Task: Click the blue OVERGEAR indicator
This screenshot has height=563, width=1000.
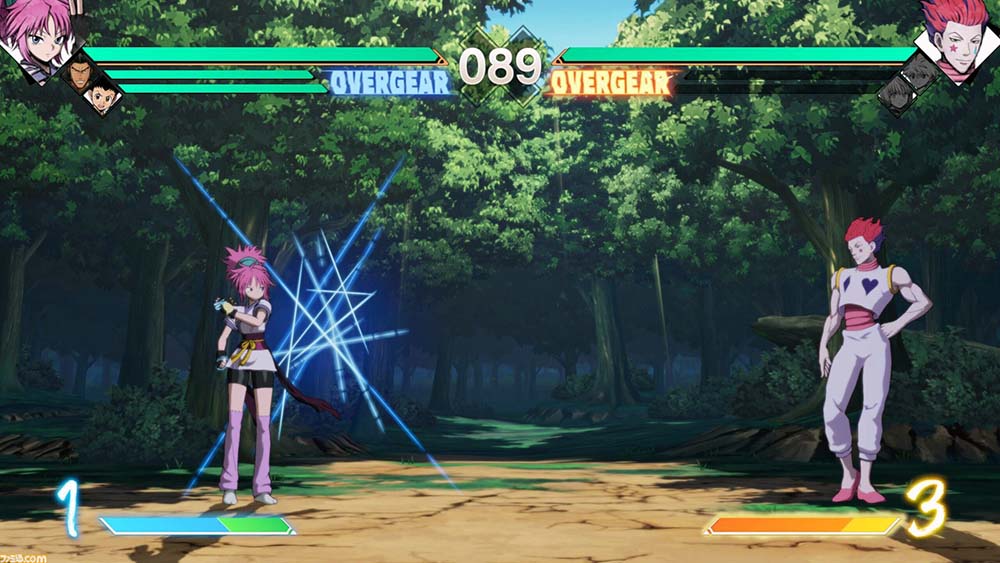Action: (390, 83)
